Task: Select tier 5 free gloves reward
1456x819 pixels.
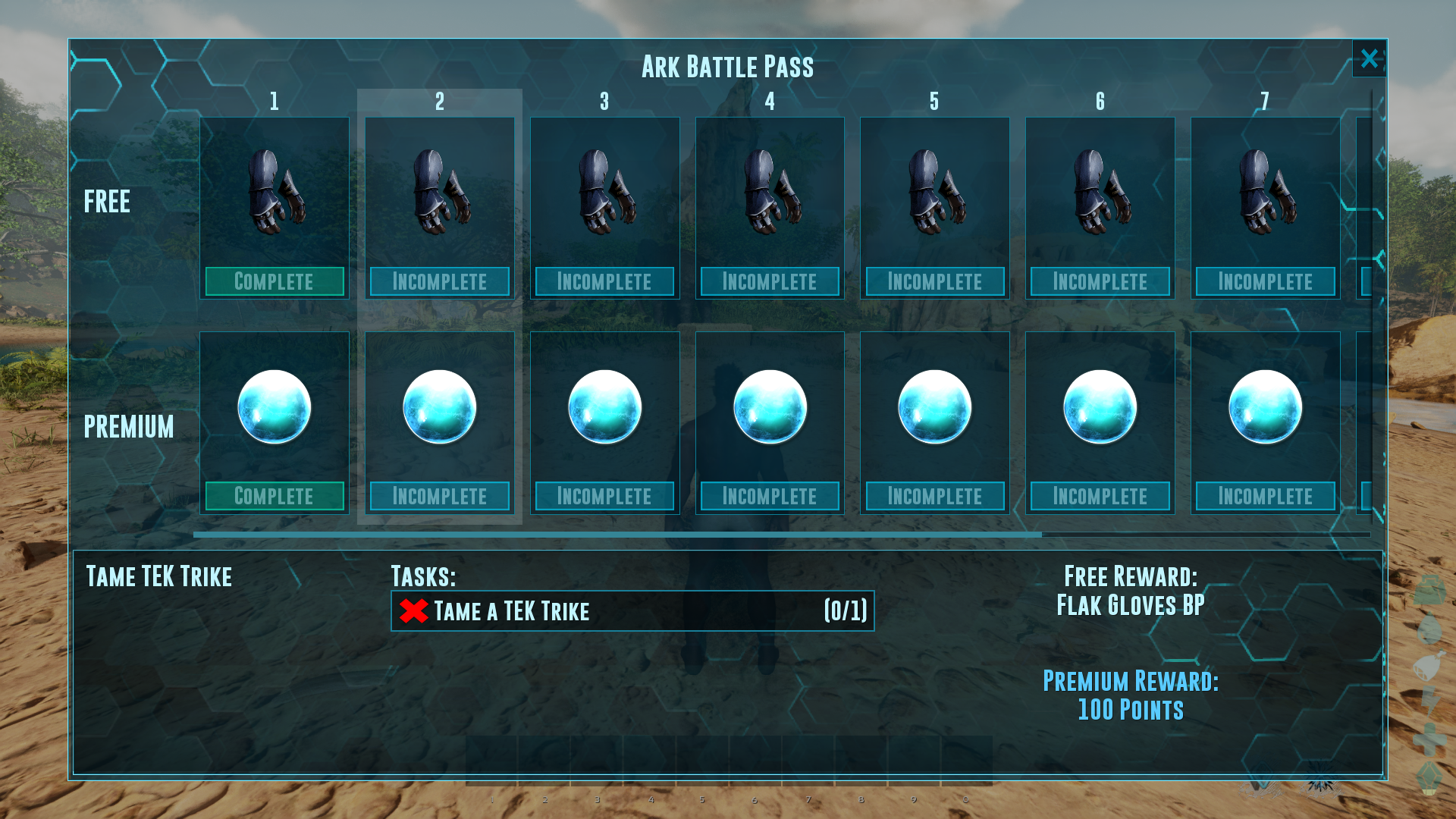Action: click(x=934, y=192)
